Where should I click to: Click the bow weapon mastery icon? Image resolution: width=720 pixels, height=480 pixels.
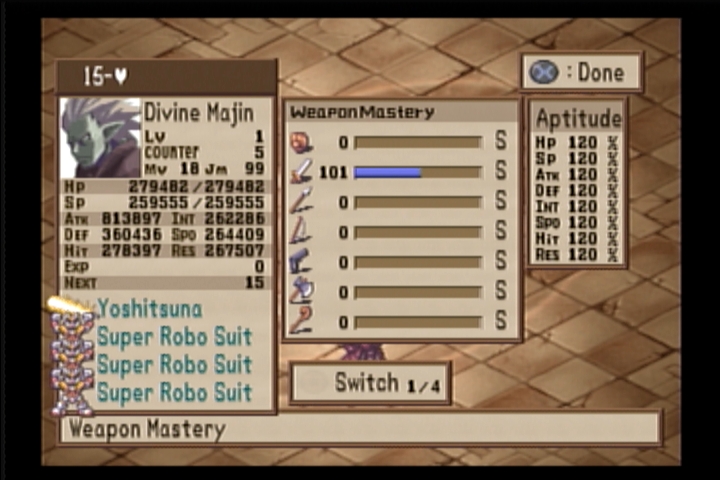301,232
